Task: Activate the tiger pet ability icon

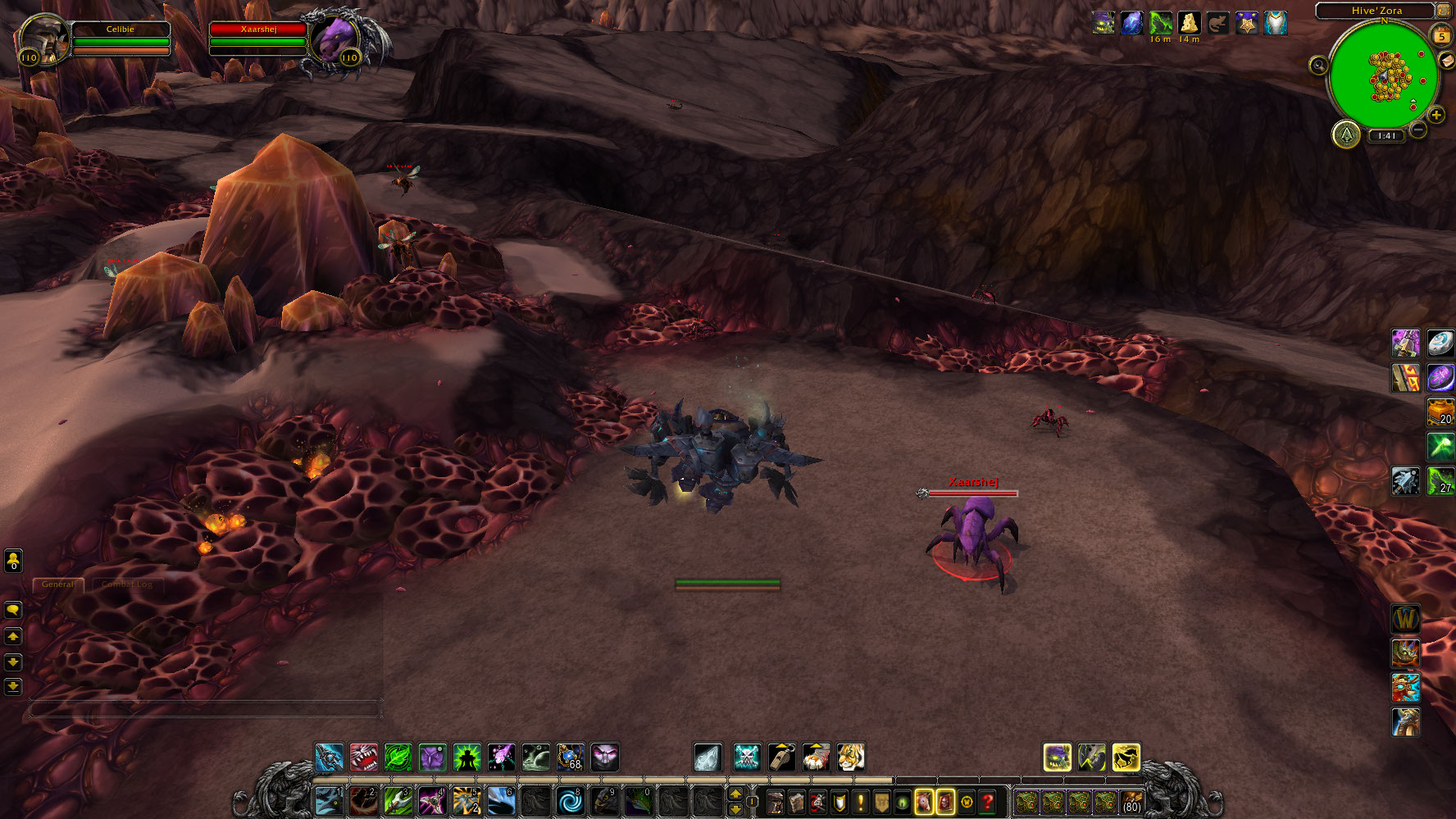Action: [850, 757]
